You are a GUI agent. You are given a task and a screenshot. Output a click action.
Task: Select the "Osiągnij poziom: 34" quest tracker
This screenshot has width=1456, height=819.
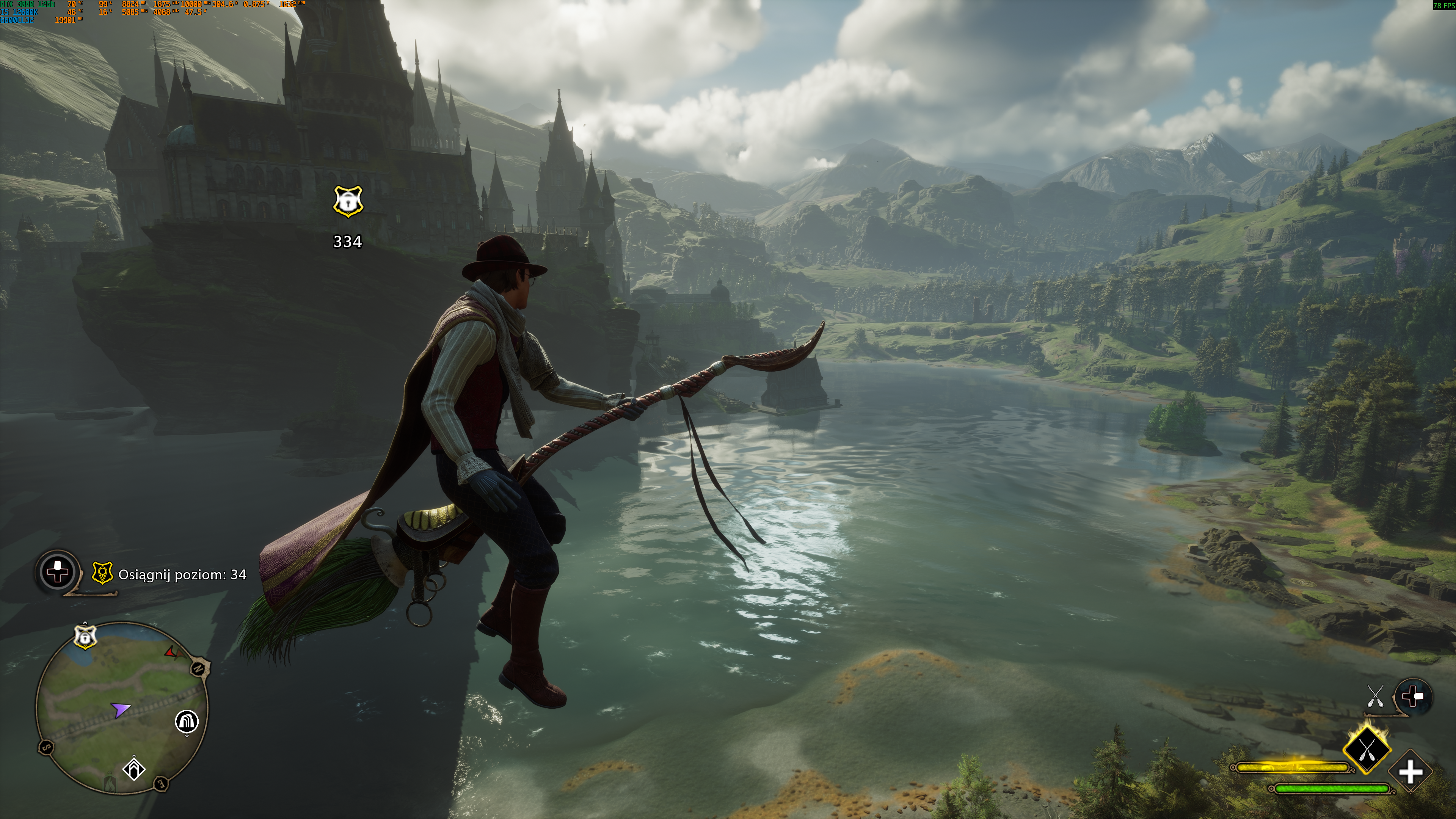tap(182, 575)
